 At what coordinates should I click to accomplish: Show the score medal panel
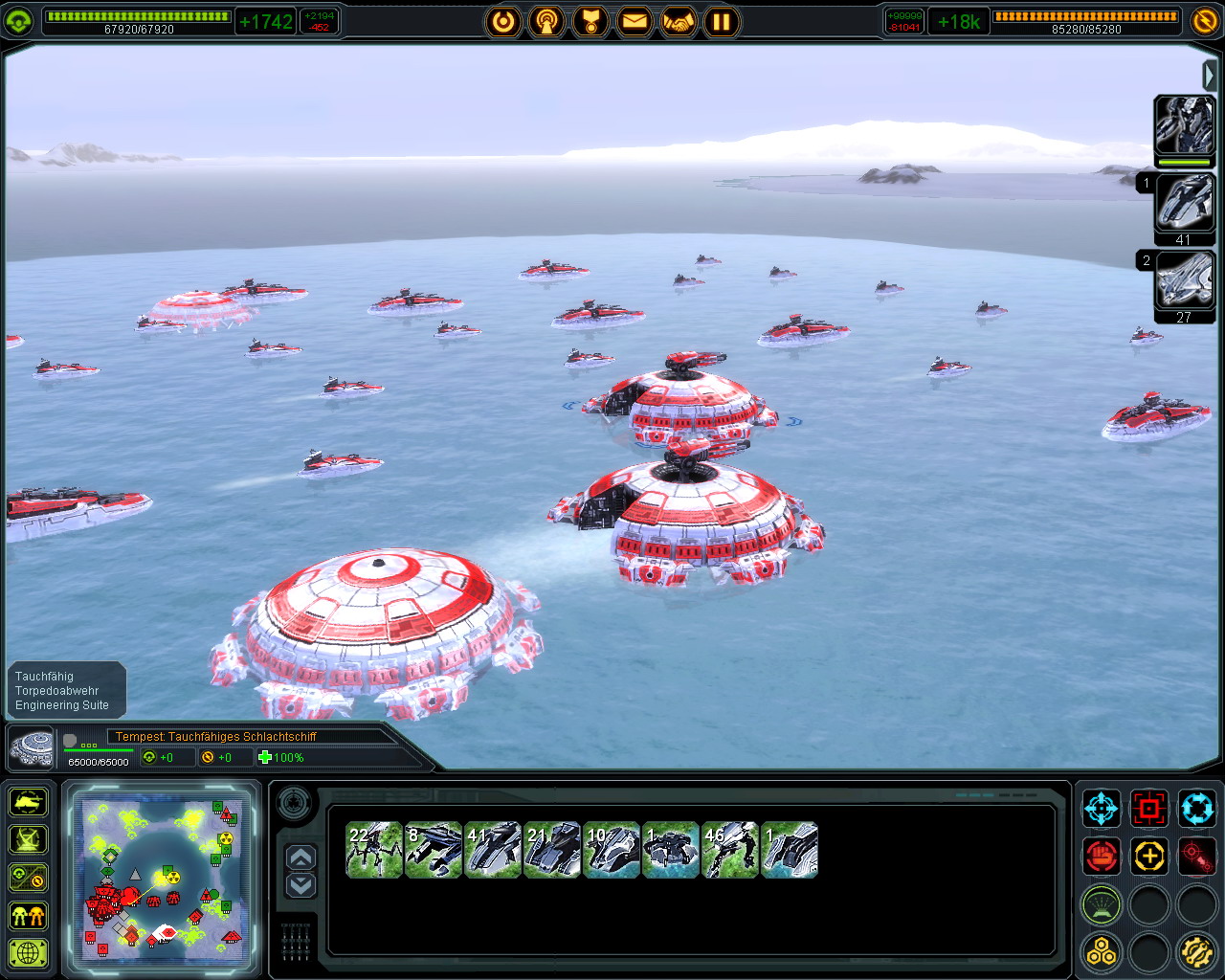click(x=590, y=21)
